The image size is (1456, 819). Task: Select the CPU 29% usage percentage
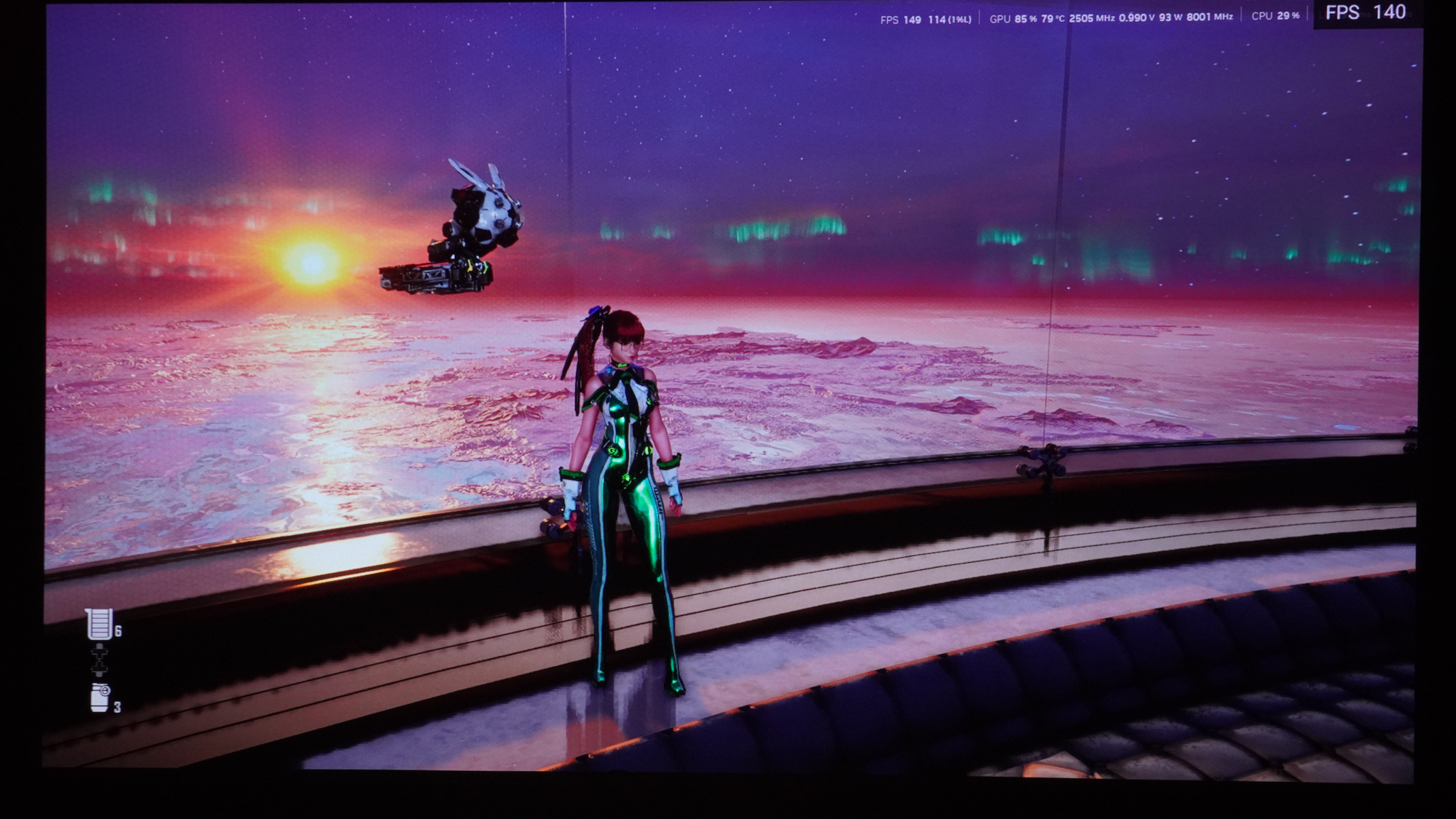point(1287,17)
